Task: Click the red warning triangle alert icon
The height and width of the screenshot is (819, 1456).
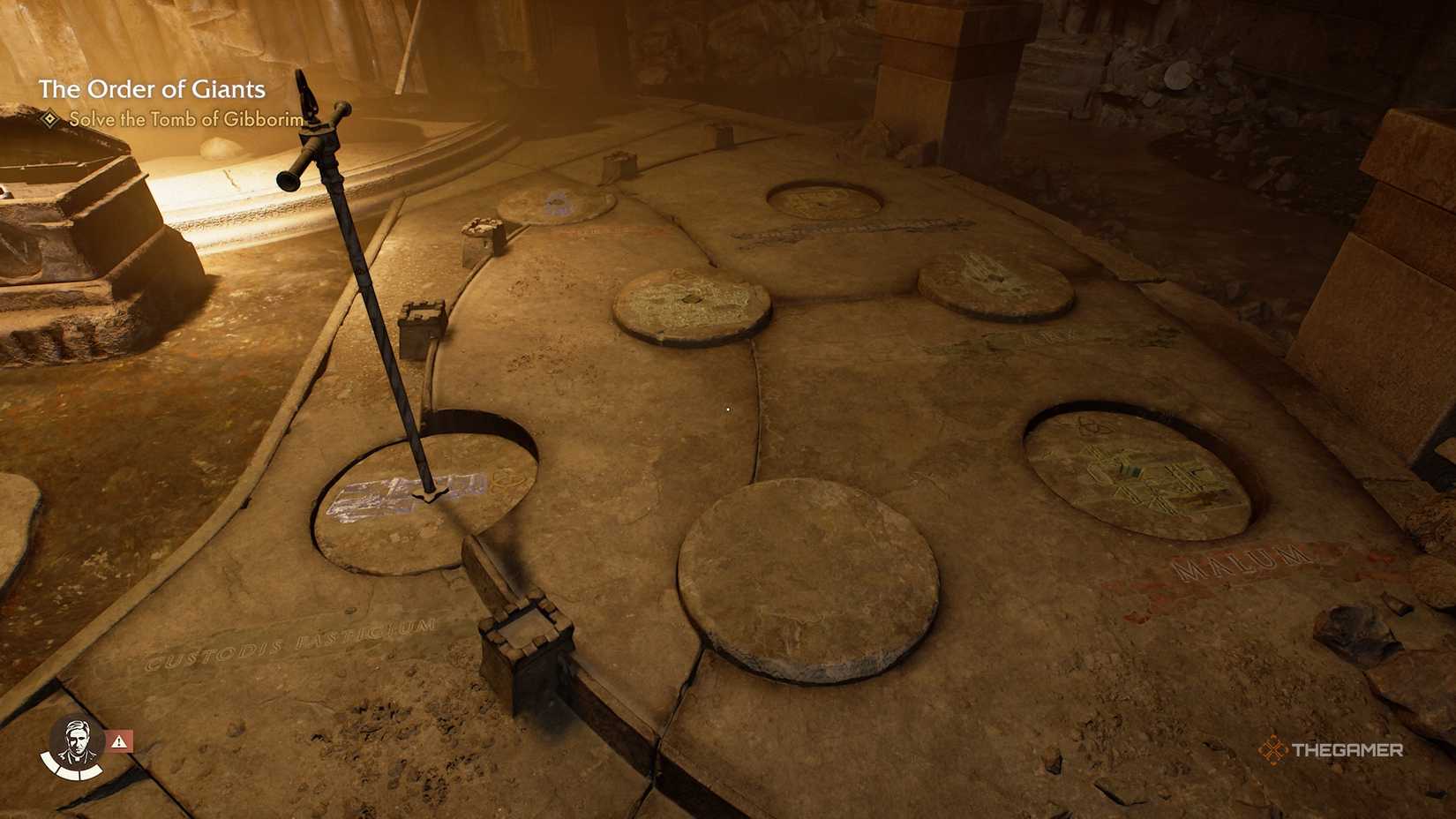Action: coord(119,741)
